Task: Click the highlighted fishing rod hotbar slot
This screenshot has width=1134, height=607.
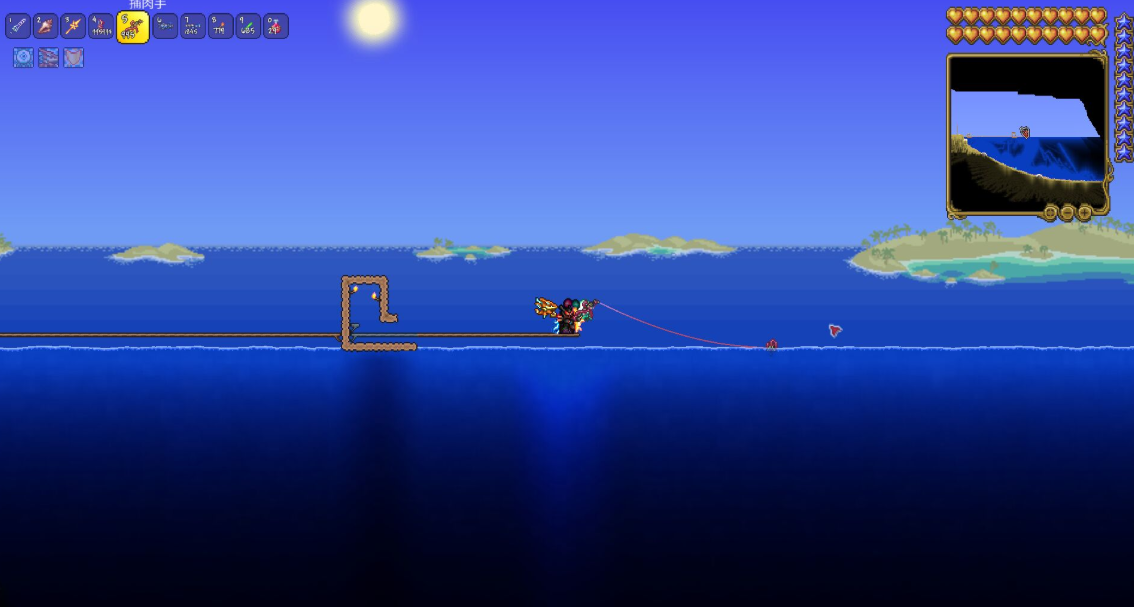Action: coord(132,27)
